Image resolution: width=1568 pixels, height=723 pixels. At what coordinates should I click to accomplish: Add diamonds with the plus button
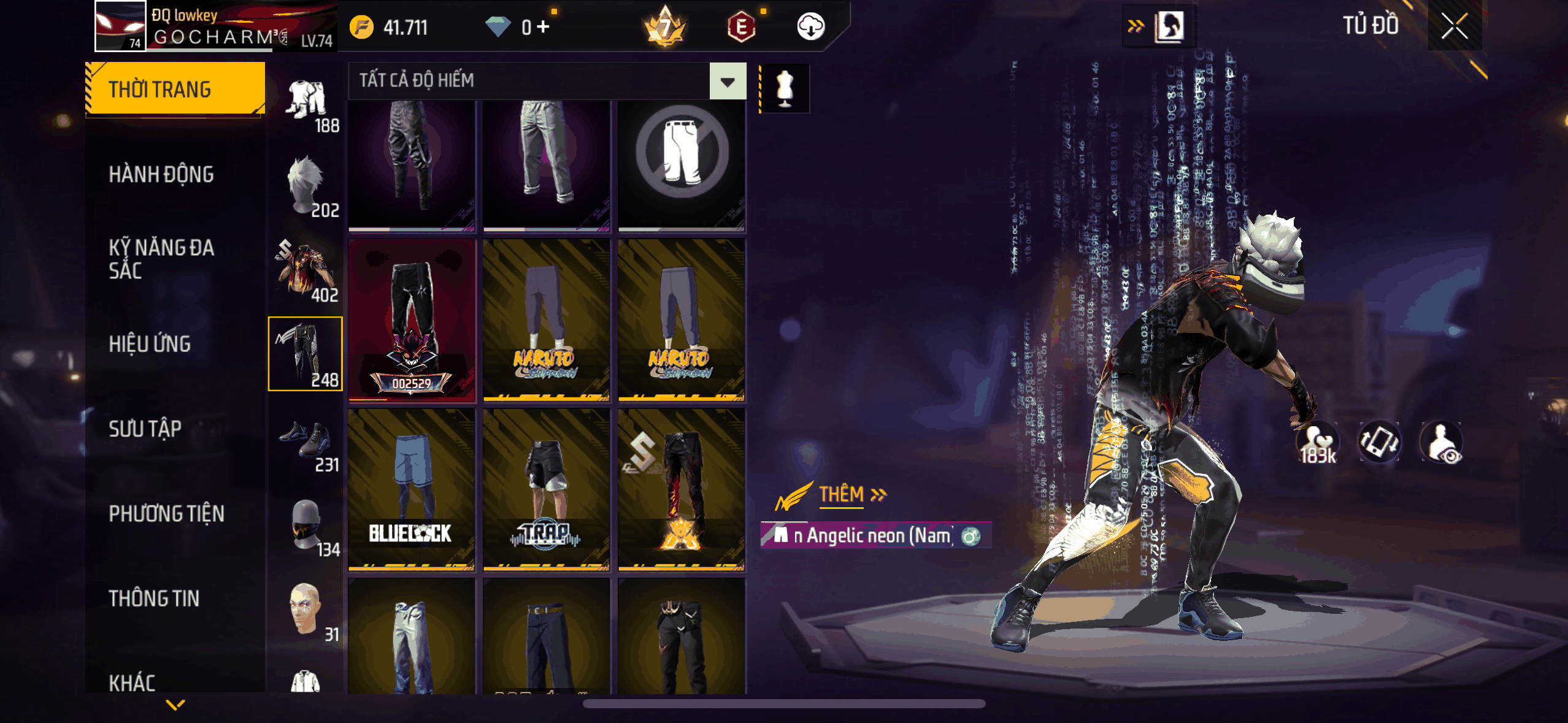click(543, 27)
